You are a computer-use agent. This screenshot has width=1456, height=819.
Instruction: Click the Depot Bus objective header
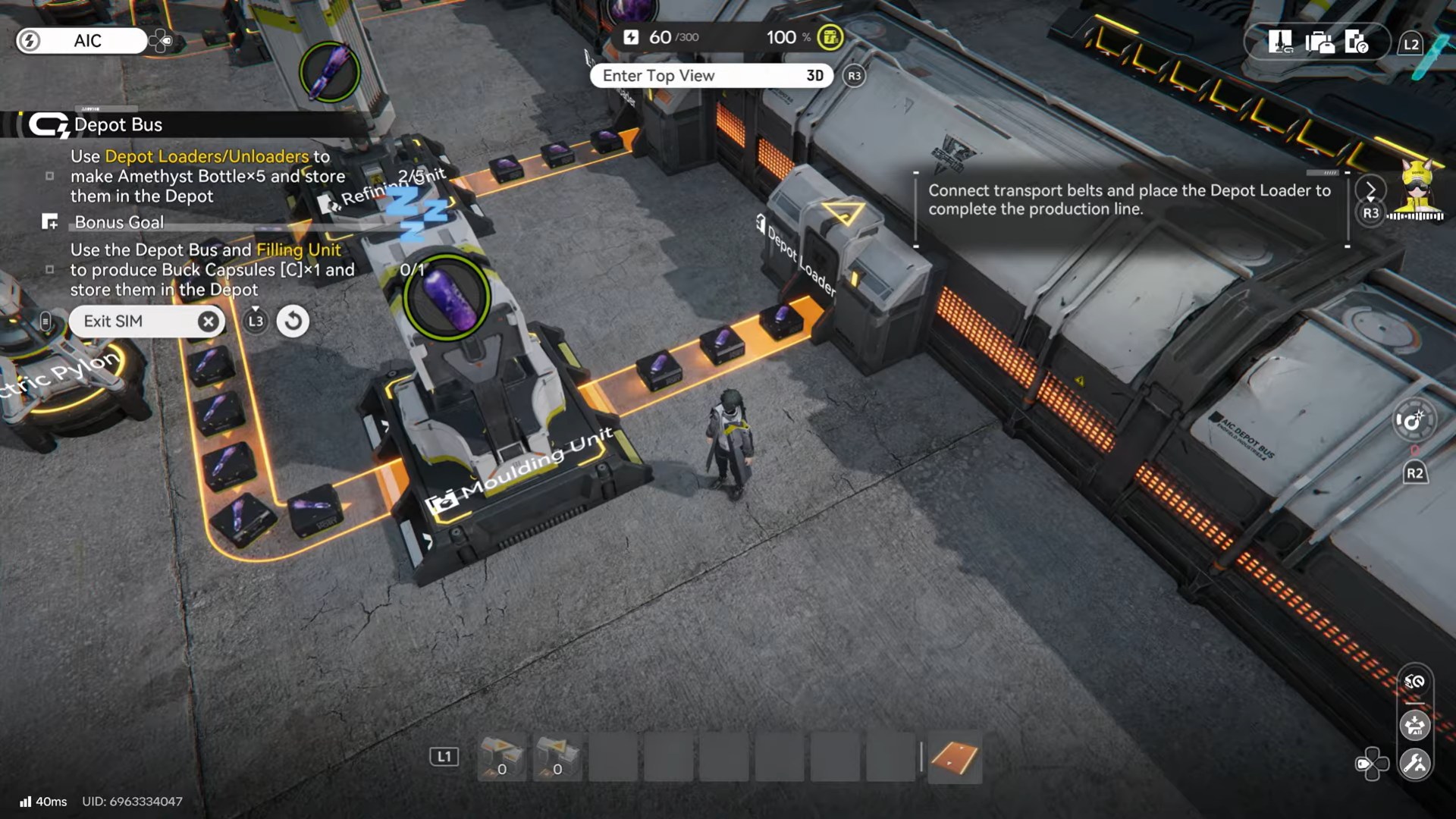tap(119, 124)
